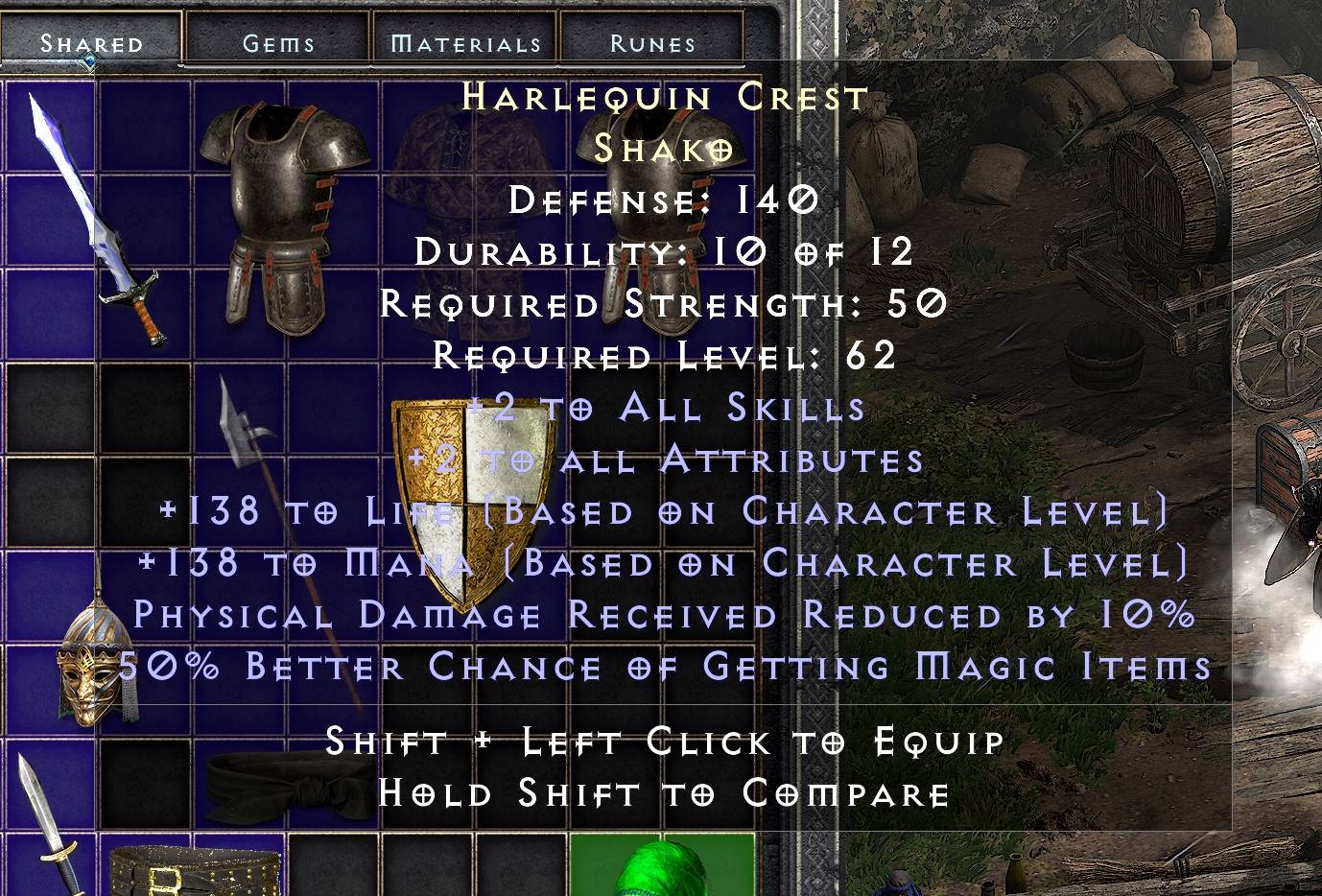Click the 'Shift + Left Click to Equip' text
This screenshot has width=1322, height=896.
(x=662, y=742)
